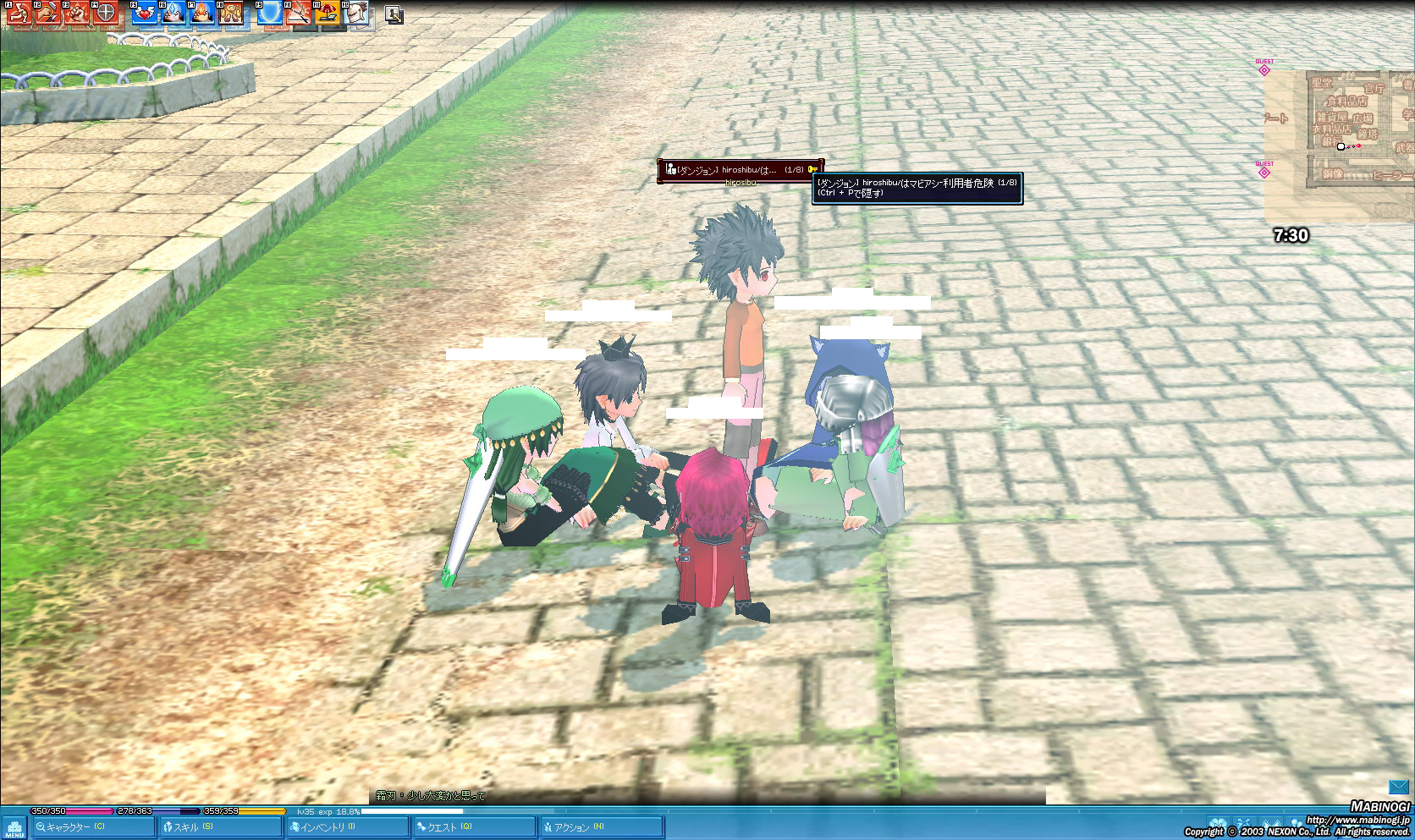The height and width of the screenshot is (840, 1415).
Task: Open the アクション actions window
Action: point(600,826)
